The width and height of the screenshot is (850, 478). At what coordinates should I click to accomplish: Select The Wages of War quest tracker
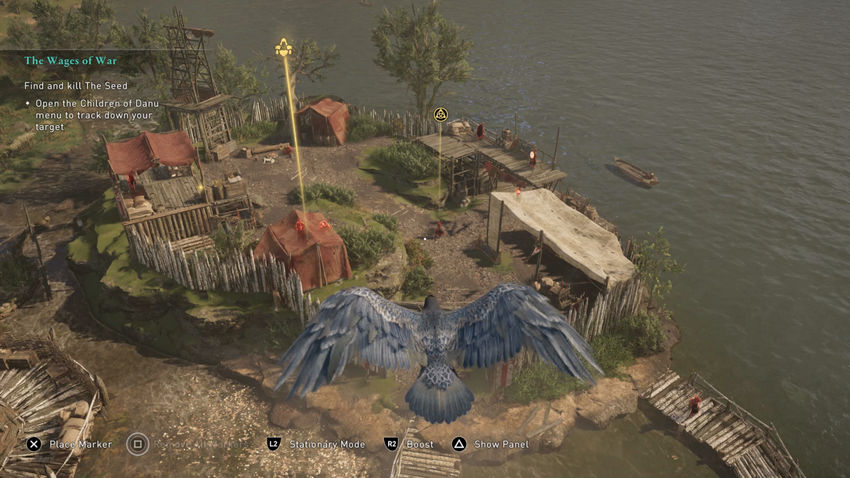[x=71, y=61]
